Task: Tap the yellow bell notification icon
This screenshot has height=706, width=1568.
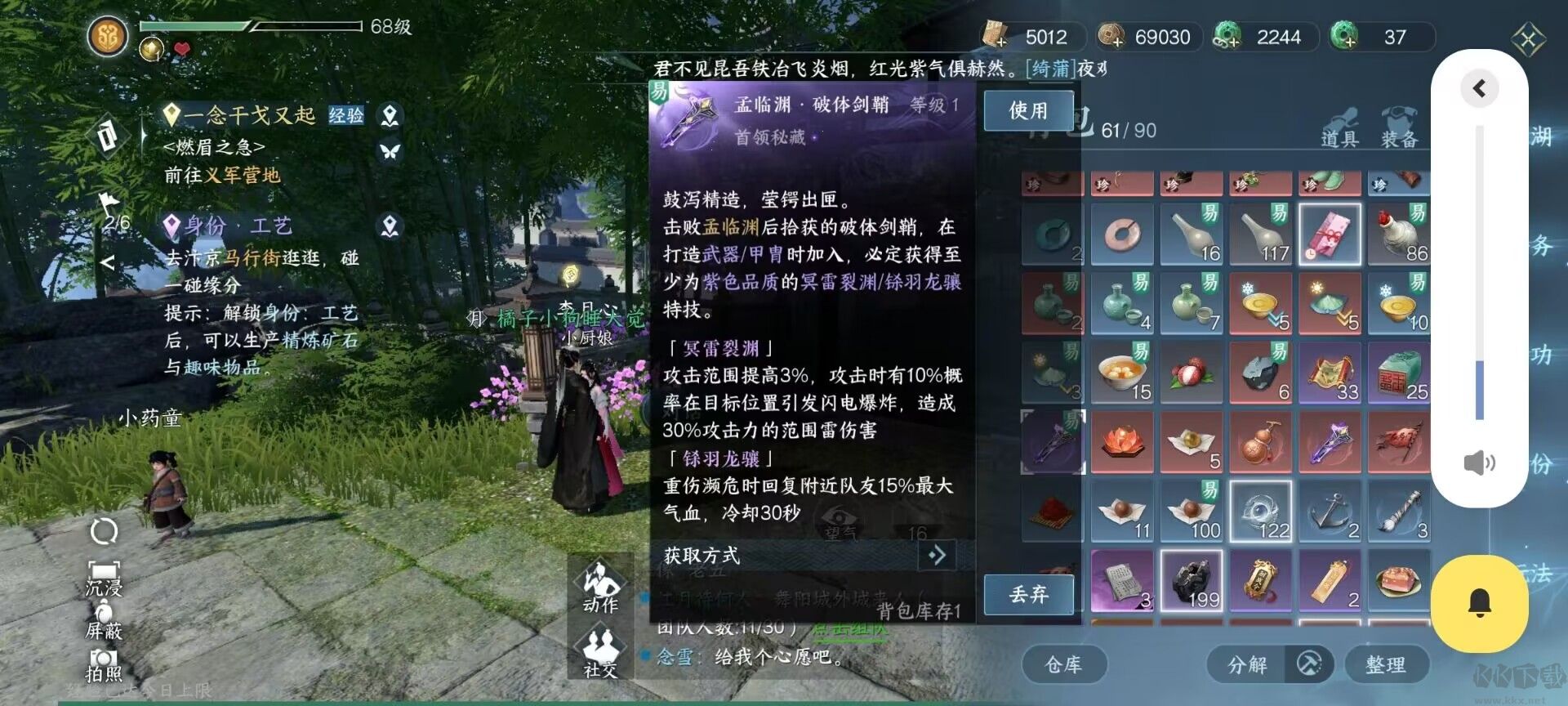Action: [x=1481, y=603]
